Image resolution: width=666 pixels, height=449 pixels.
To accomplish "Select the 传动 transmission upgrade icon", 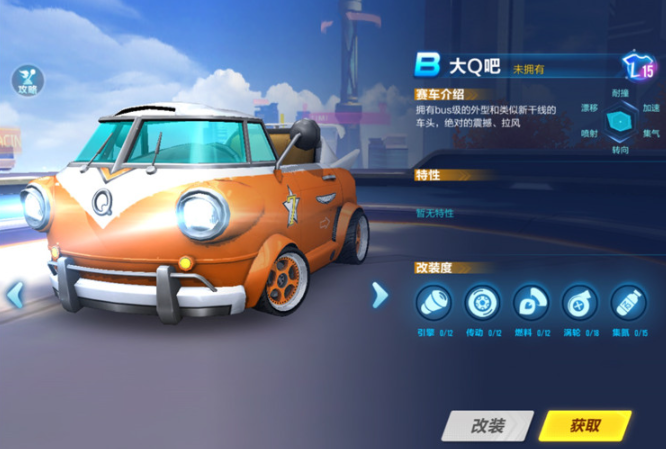I will [482, 303].
